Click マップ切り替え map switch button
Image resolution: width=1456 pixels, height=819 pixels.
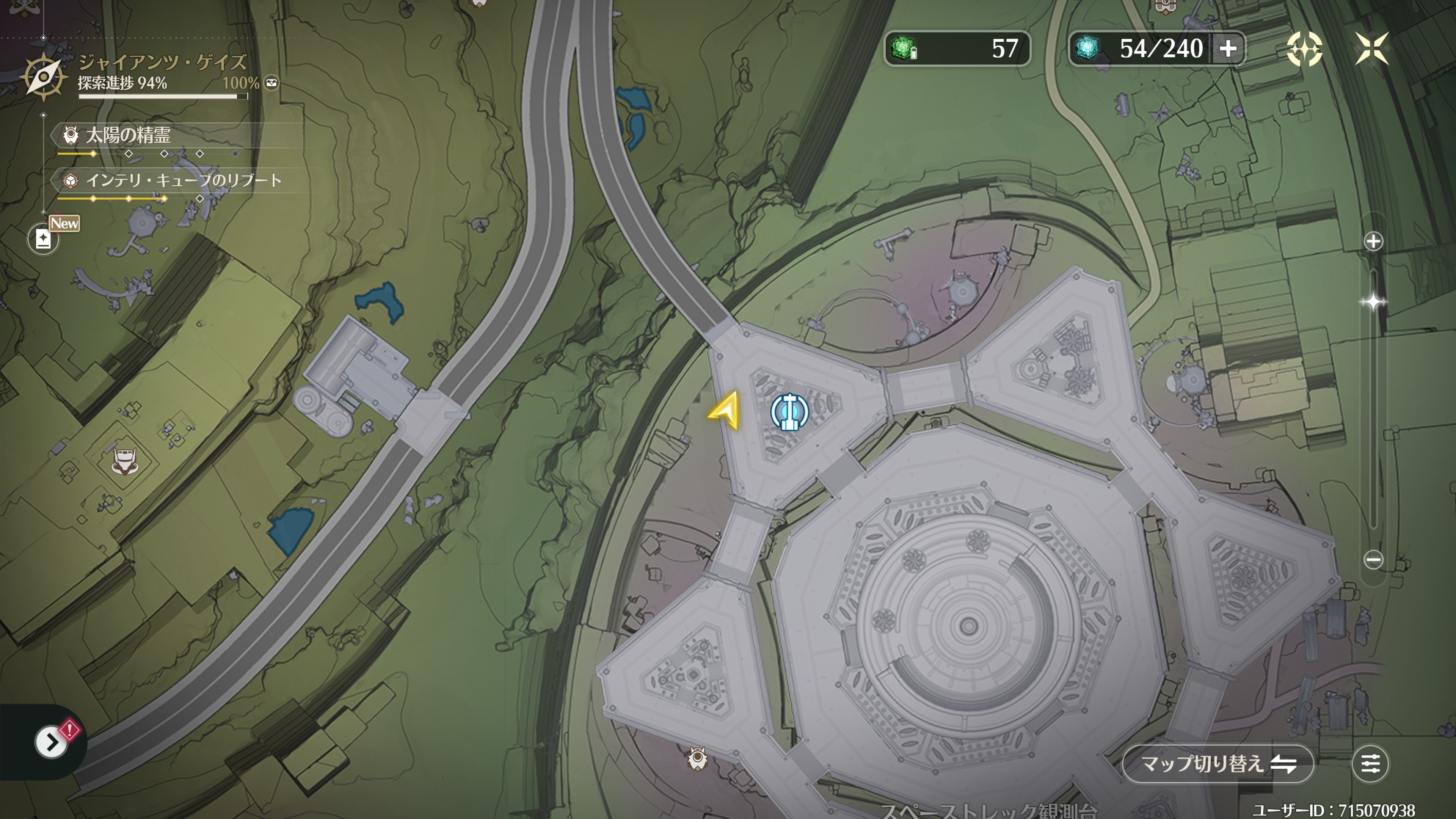tap(1218, 764)
